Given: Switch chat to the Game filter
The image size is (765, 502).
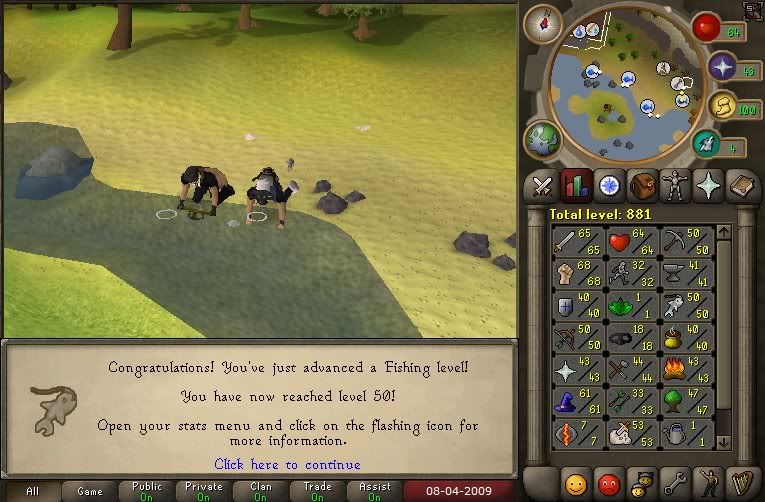Looking at the screenshot, I should [90, 491].
